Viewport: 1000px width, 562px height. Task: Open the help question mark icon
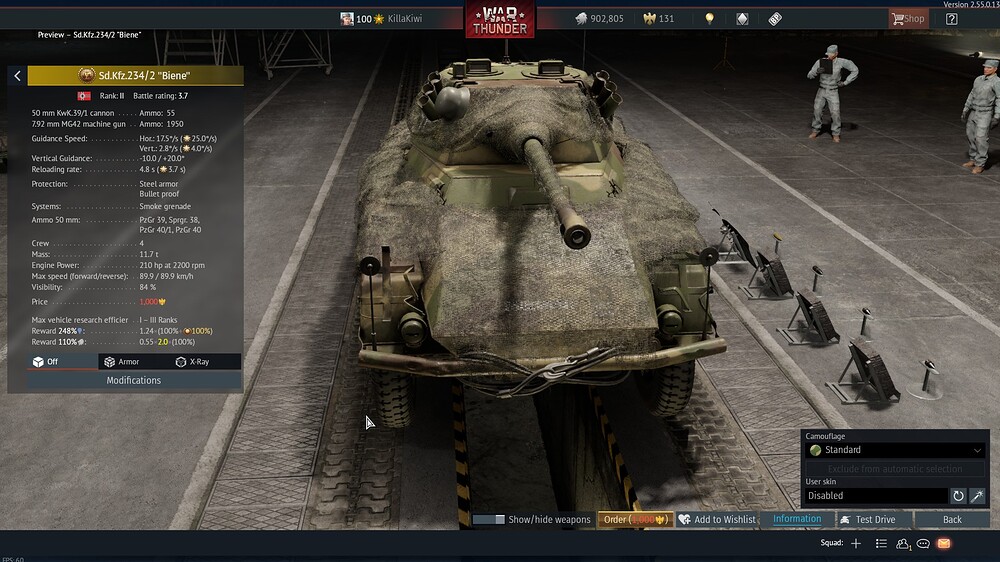(x=951, y=19)
